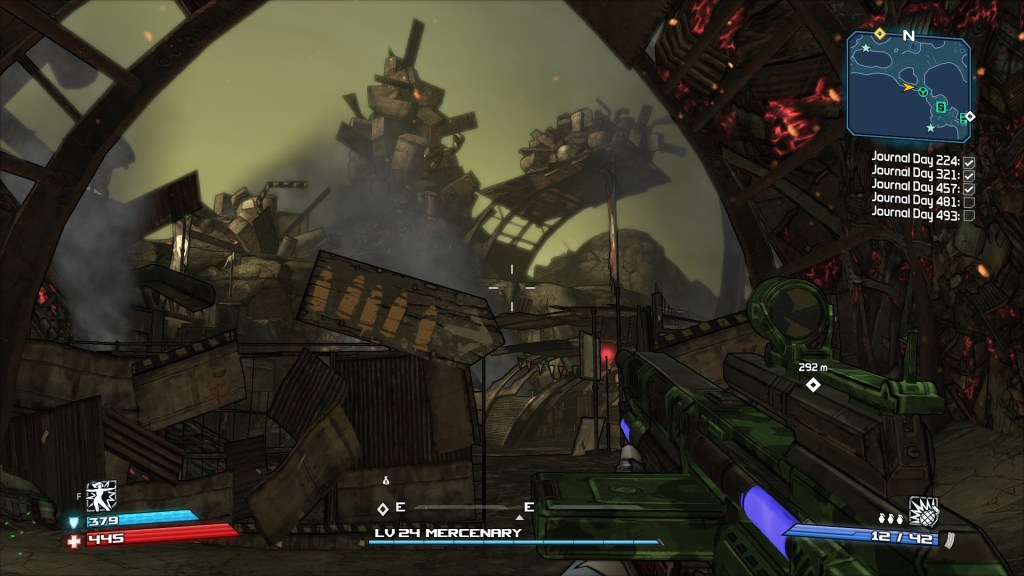Click the yellow player arrow on the minimap
The width and height of the screenshot is (1024, 576).
908,88
